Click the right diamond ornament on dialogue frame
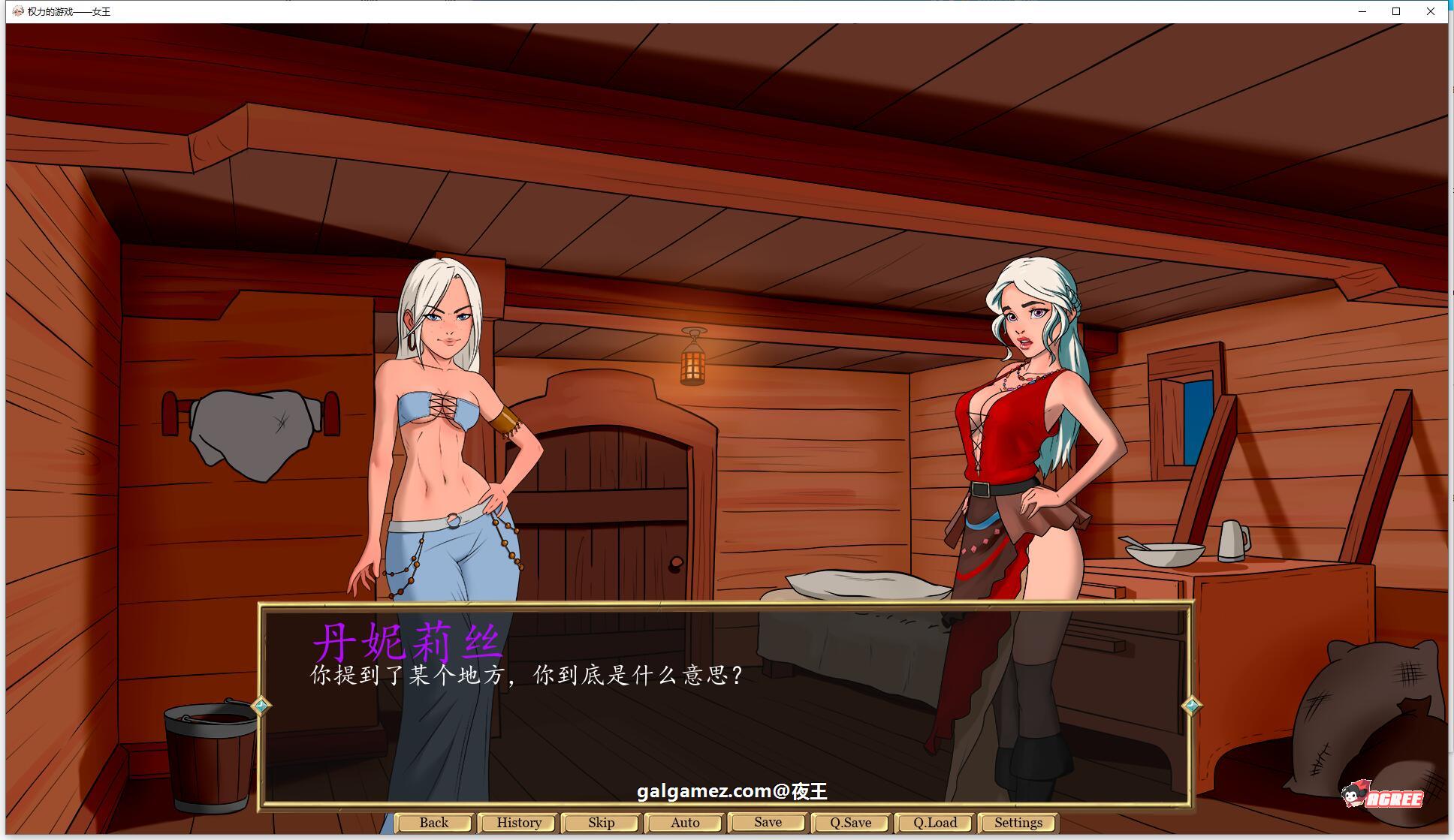 click(x=1190, y=705)
